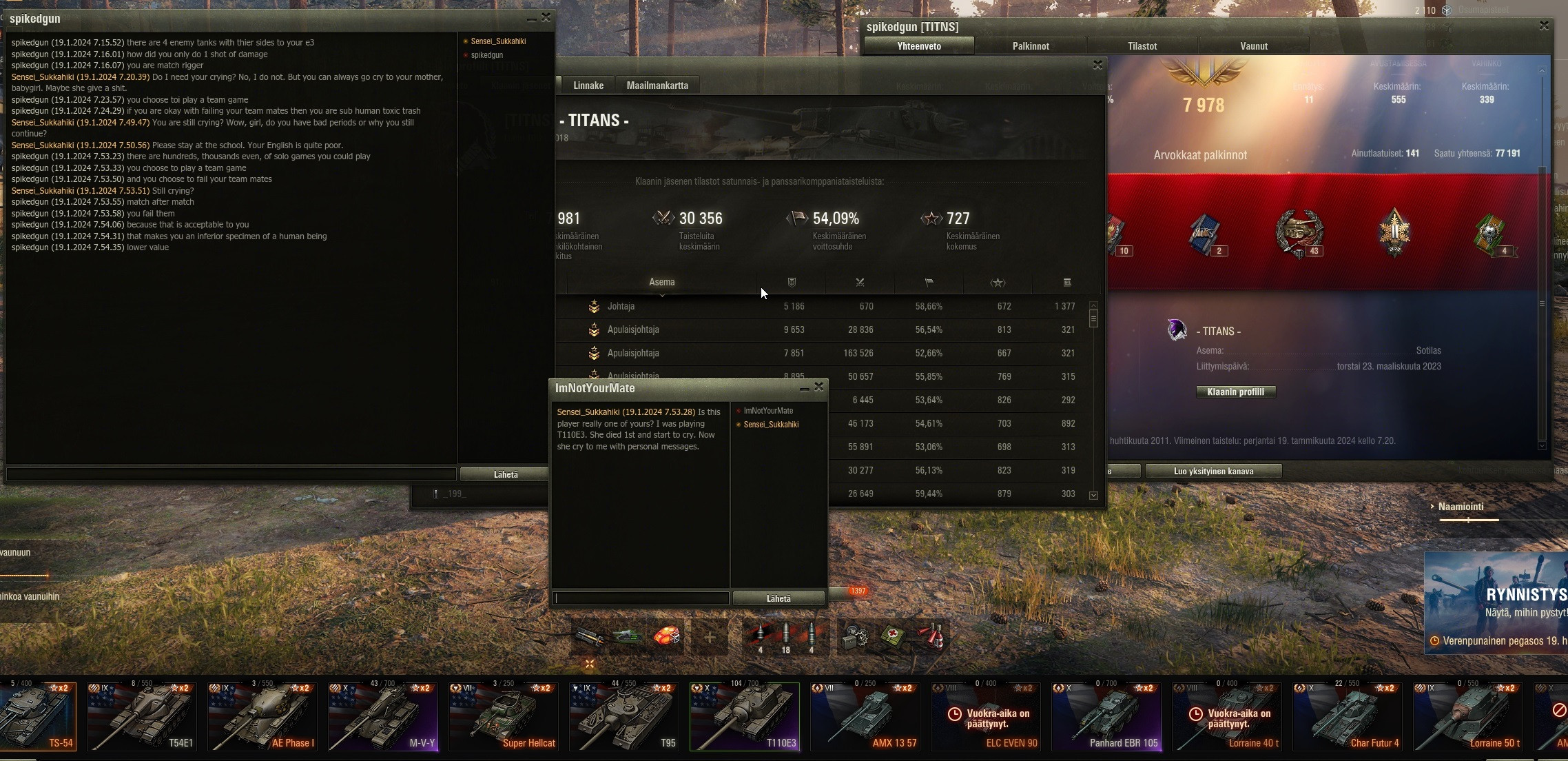Select the Panhard EBR 105 vehicle
Screen dimensions: 1568x761
[1106, 716]
